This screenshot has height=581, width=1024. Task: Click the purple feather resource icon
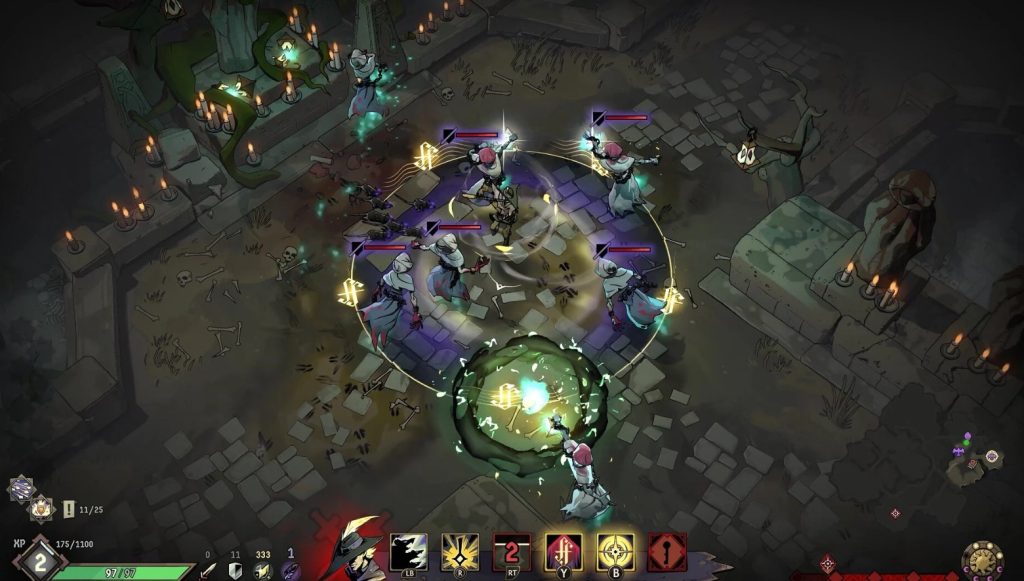[290, 569]
